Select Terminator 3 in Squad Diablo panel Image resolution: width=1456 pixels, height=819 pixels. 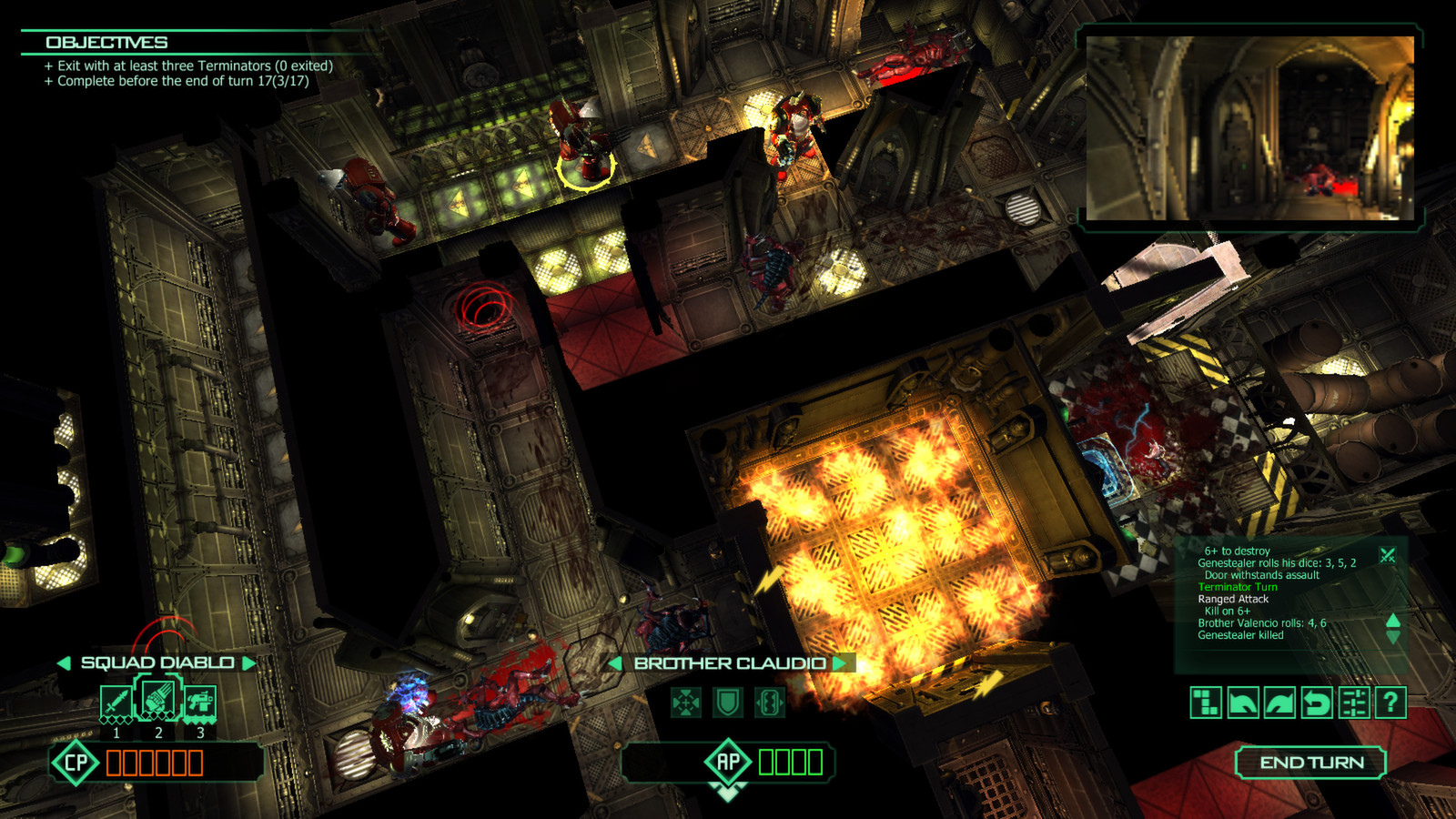click(199, 701)
